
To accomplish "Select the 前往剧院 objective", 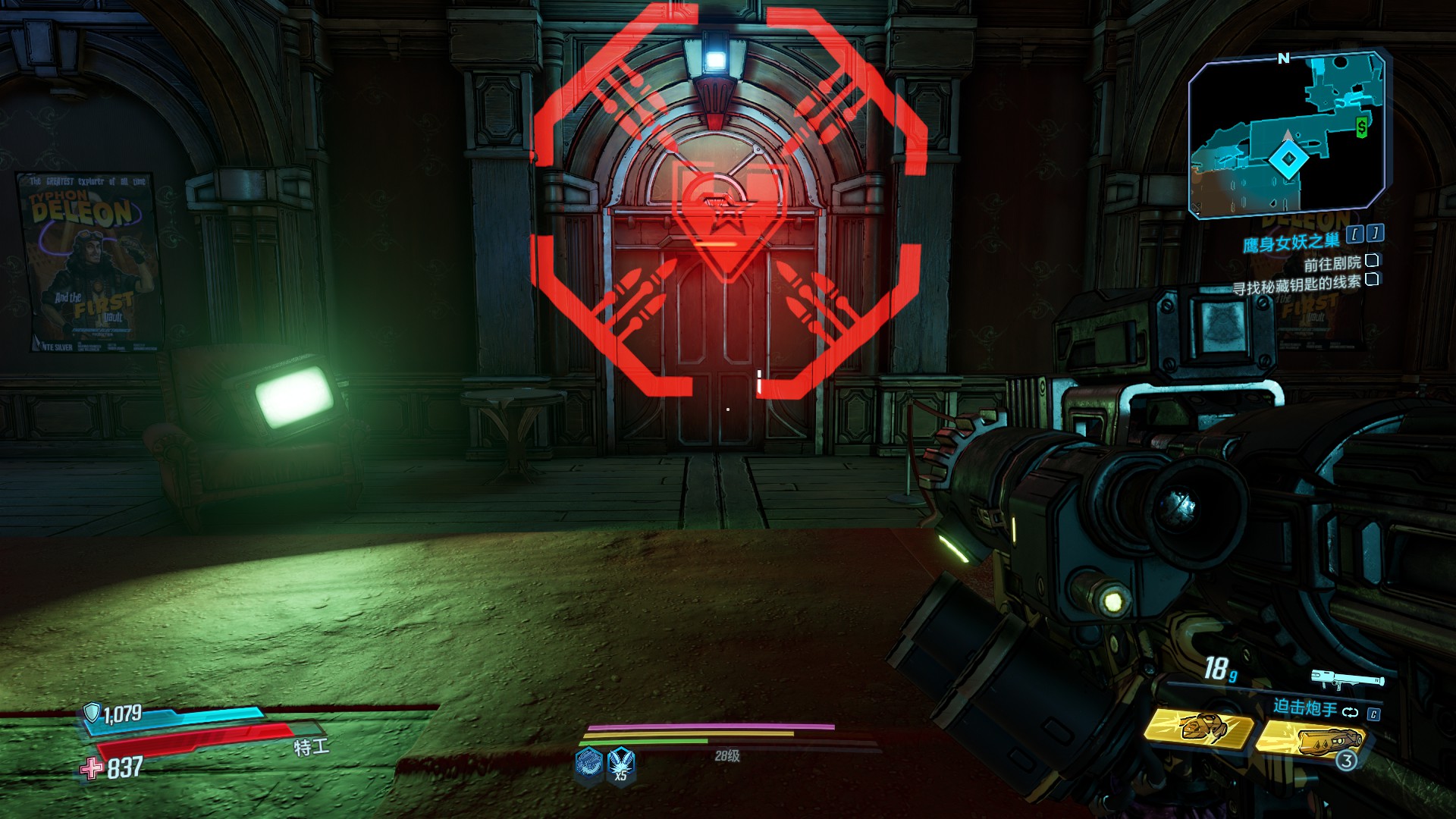I will point(1332,263).
